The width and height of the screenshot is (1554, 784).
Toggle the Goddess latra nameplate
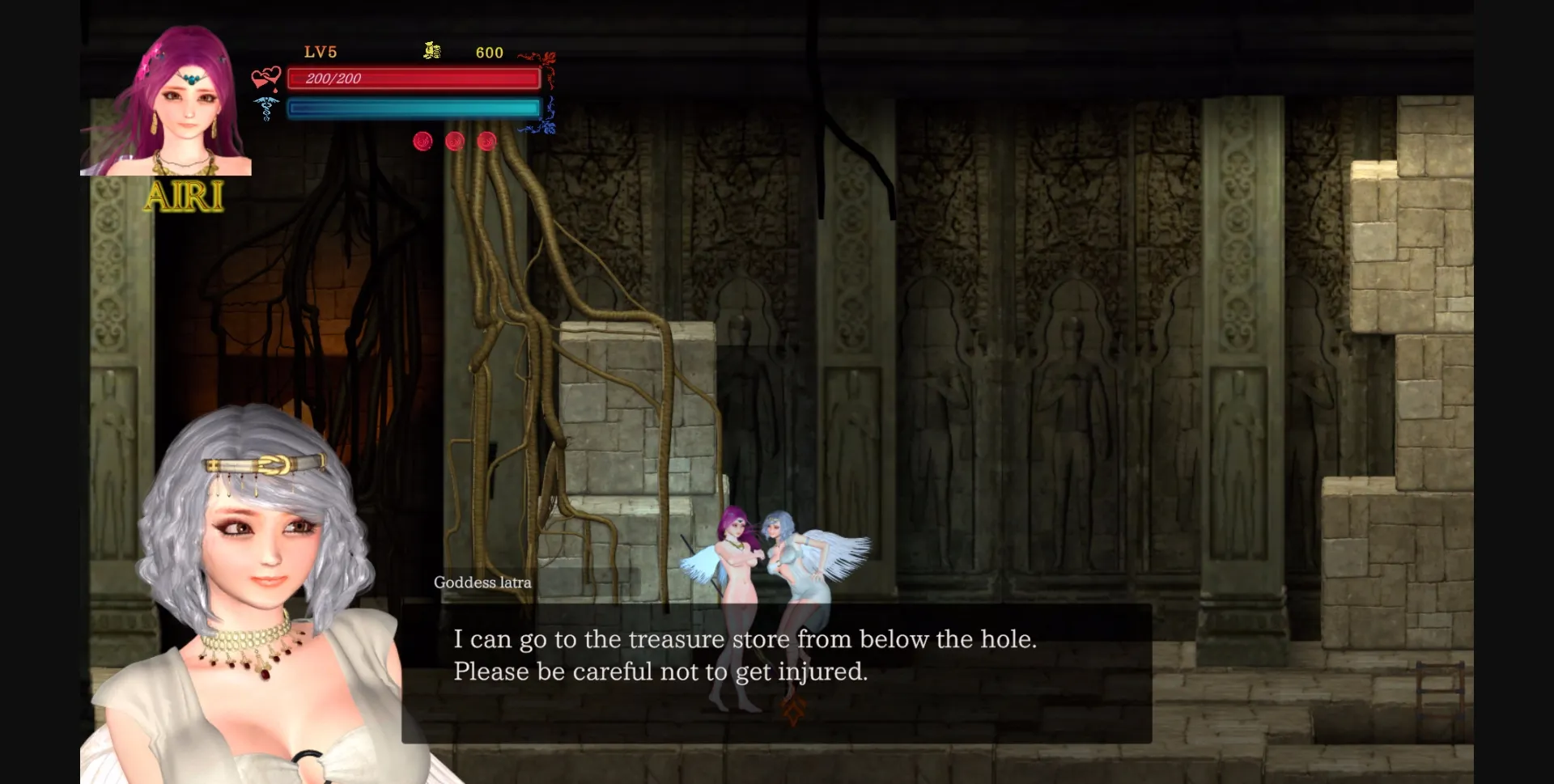pyautogui.click(x=483, y=582)
